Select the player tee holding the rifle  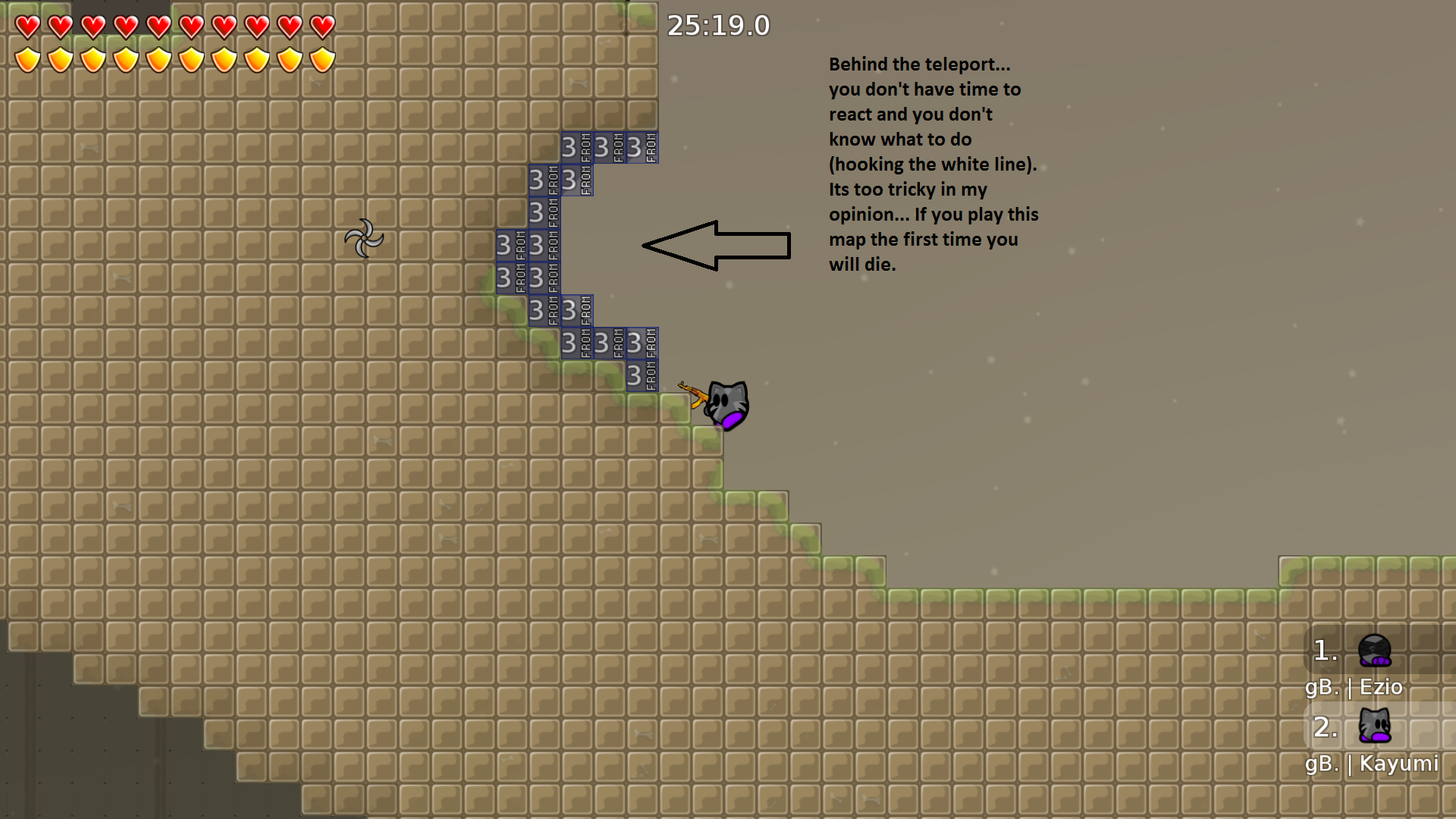pos(726,404)
